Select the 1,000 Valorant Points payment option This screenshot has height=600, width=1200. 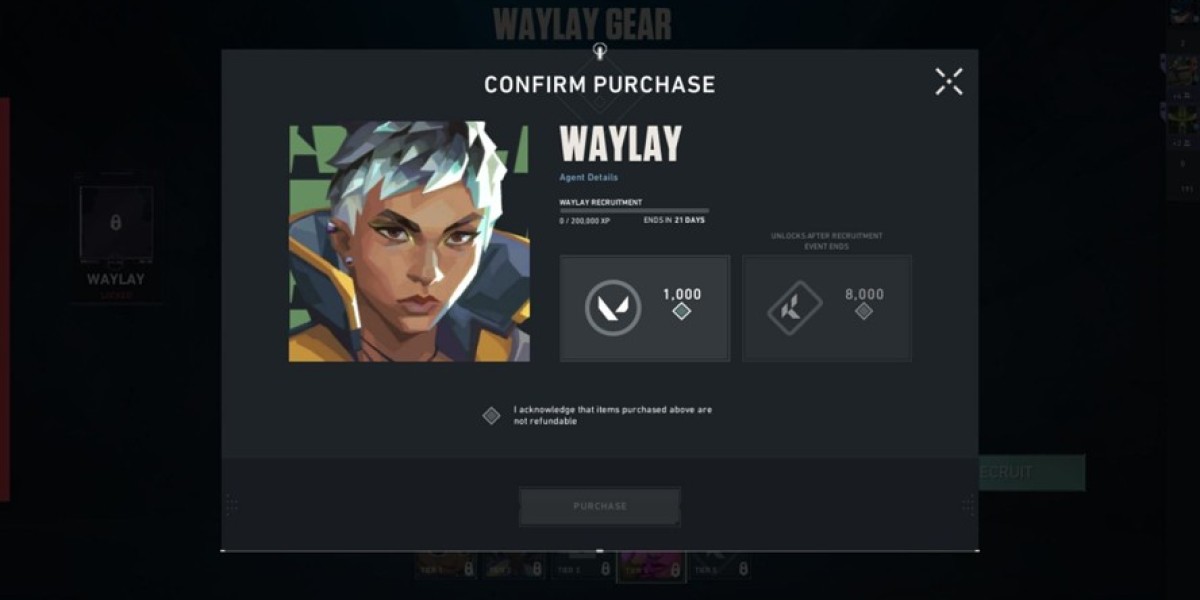(x=645, y=308)
